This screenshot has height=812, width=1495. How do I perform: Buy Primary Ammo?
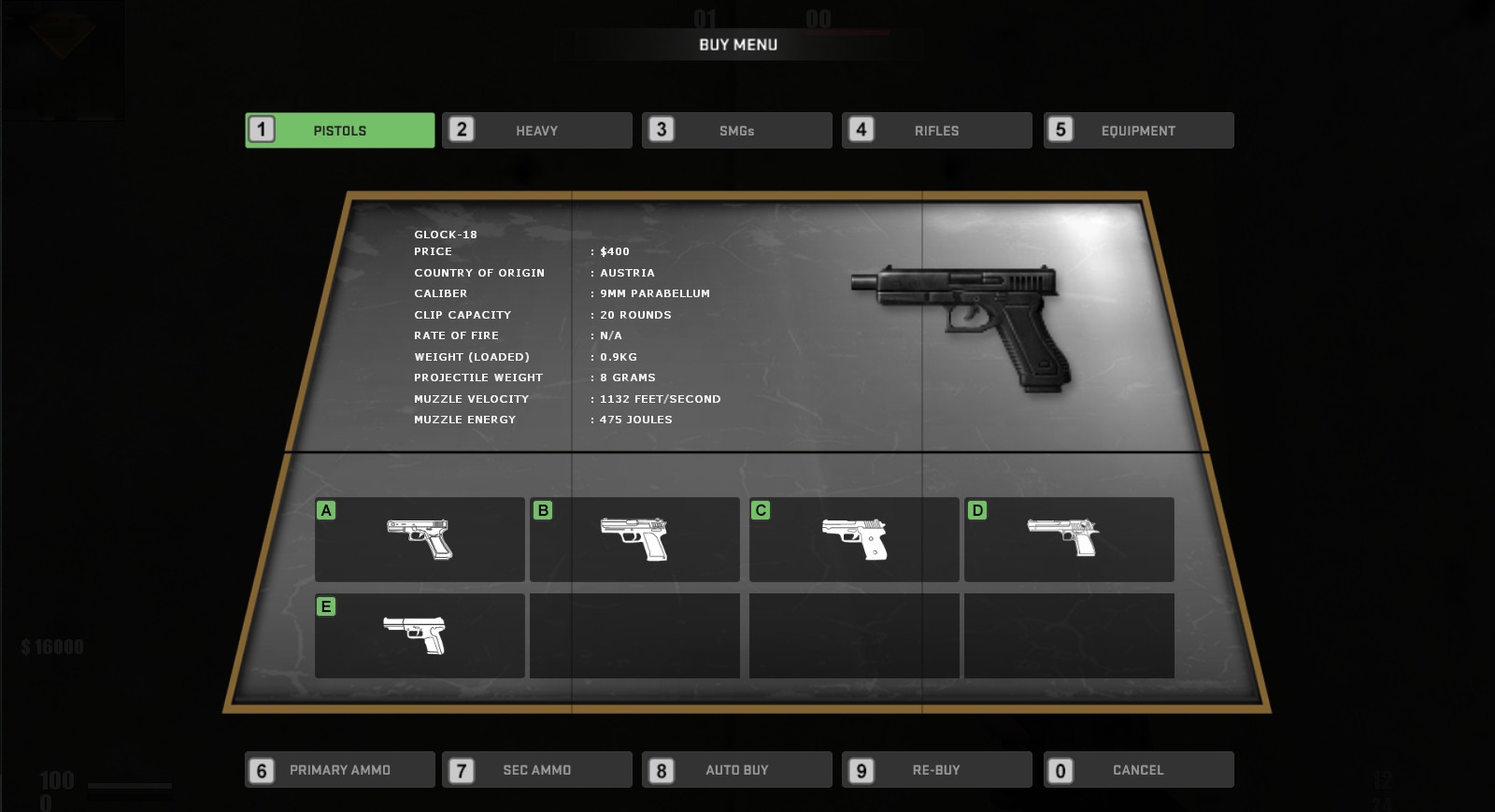click(x=339, y=770)
